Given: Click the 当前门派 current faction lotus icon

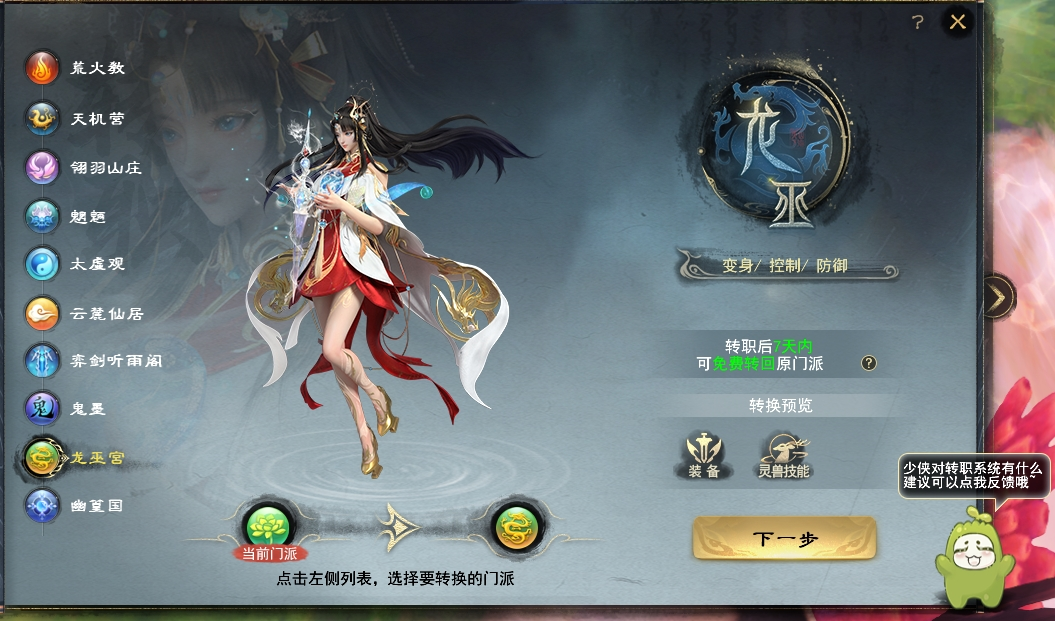Looking at the screenshot, I should (x=268, y=526).
